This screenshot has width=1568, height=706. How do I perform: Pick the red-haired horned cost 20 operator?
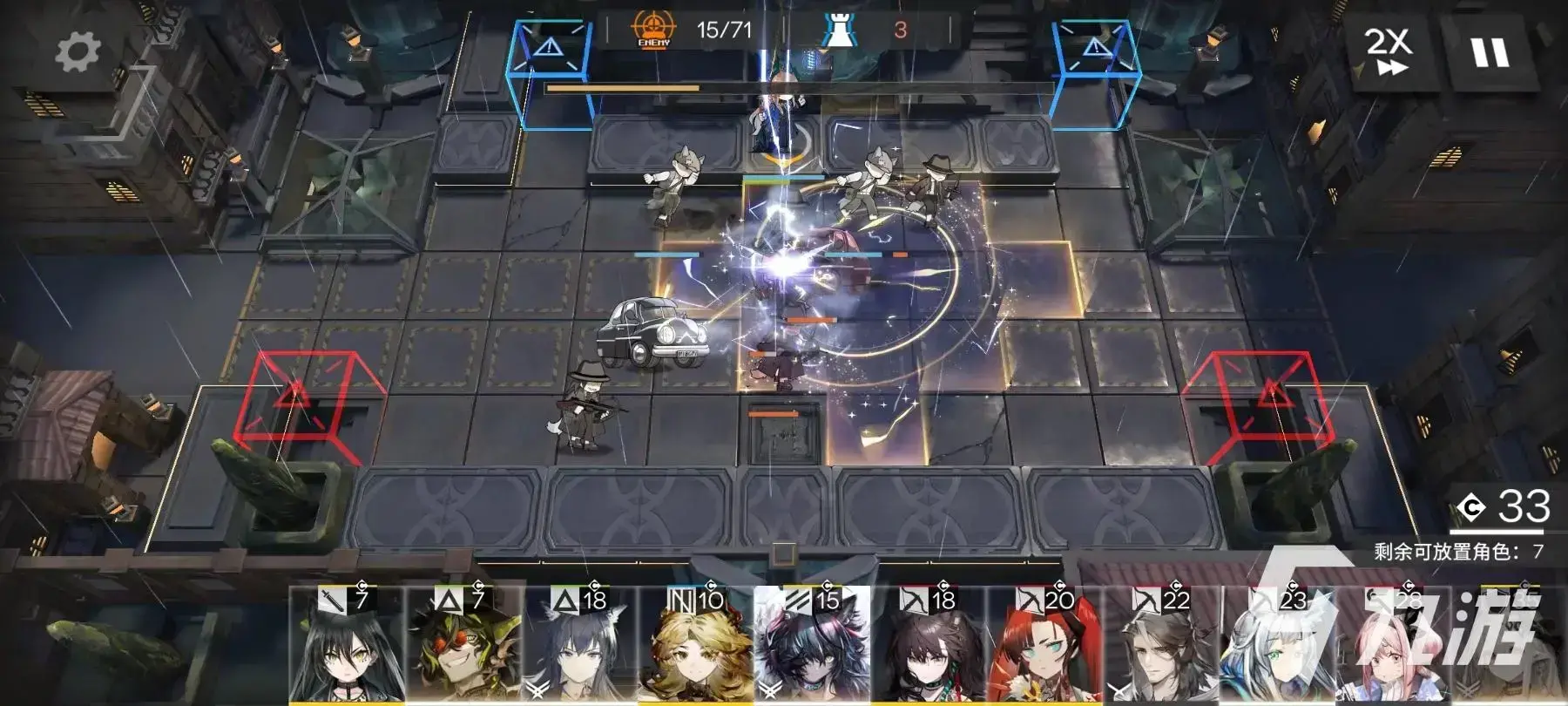pyautogui.click(x=1045, y=647)
